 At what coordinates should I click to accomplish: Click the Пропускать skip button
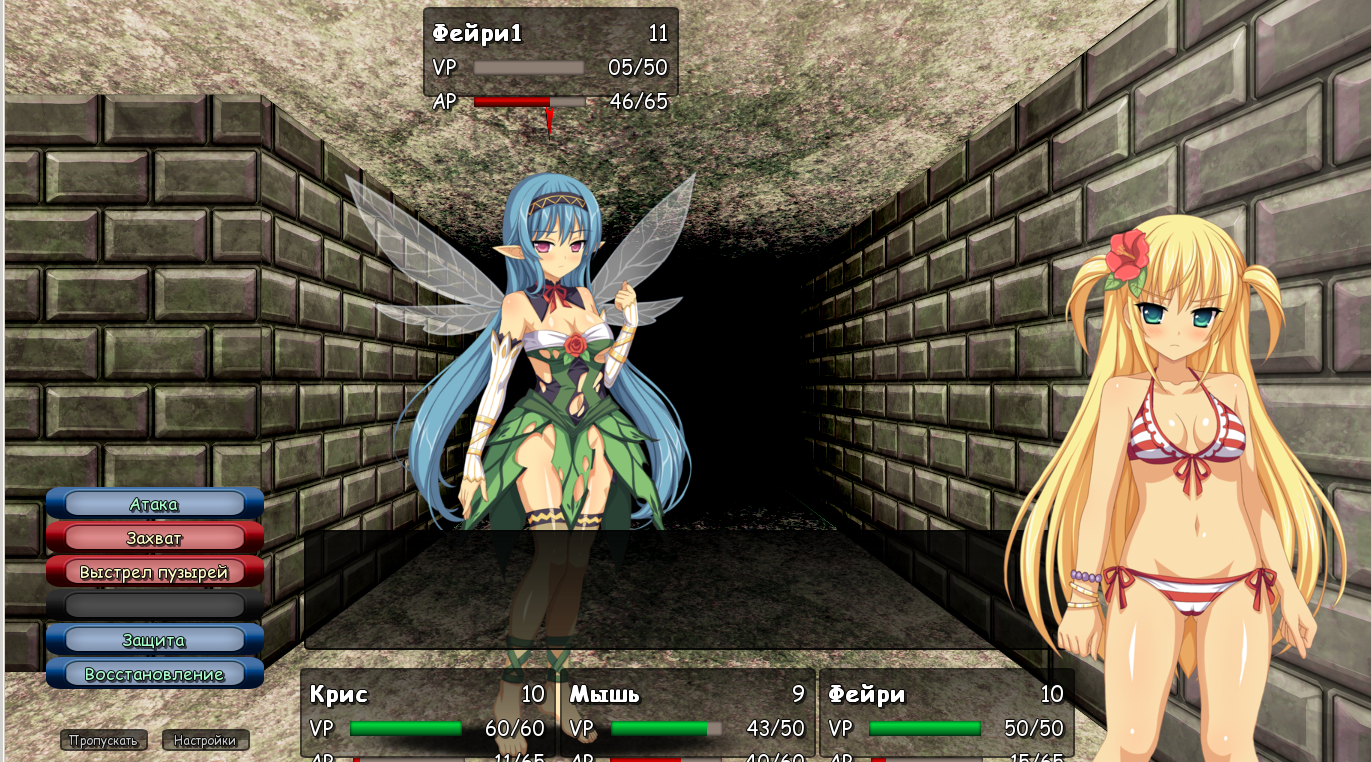[x=104, y=741]
